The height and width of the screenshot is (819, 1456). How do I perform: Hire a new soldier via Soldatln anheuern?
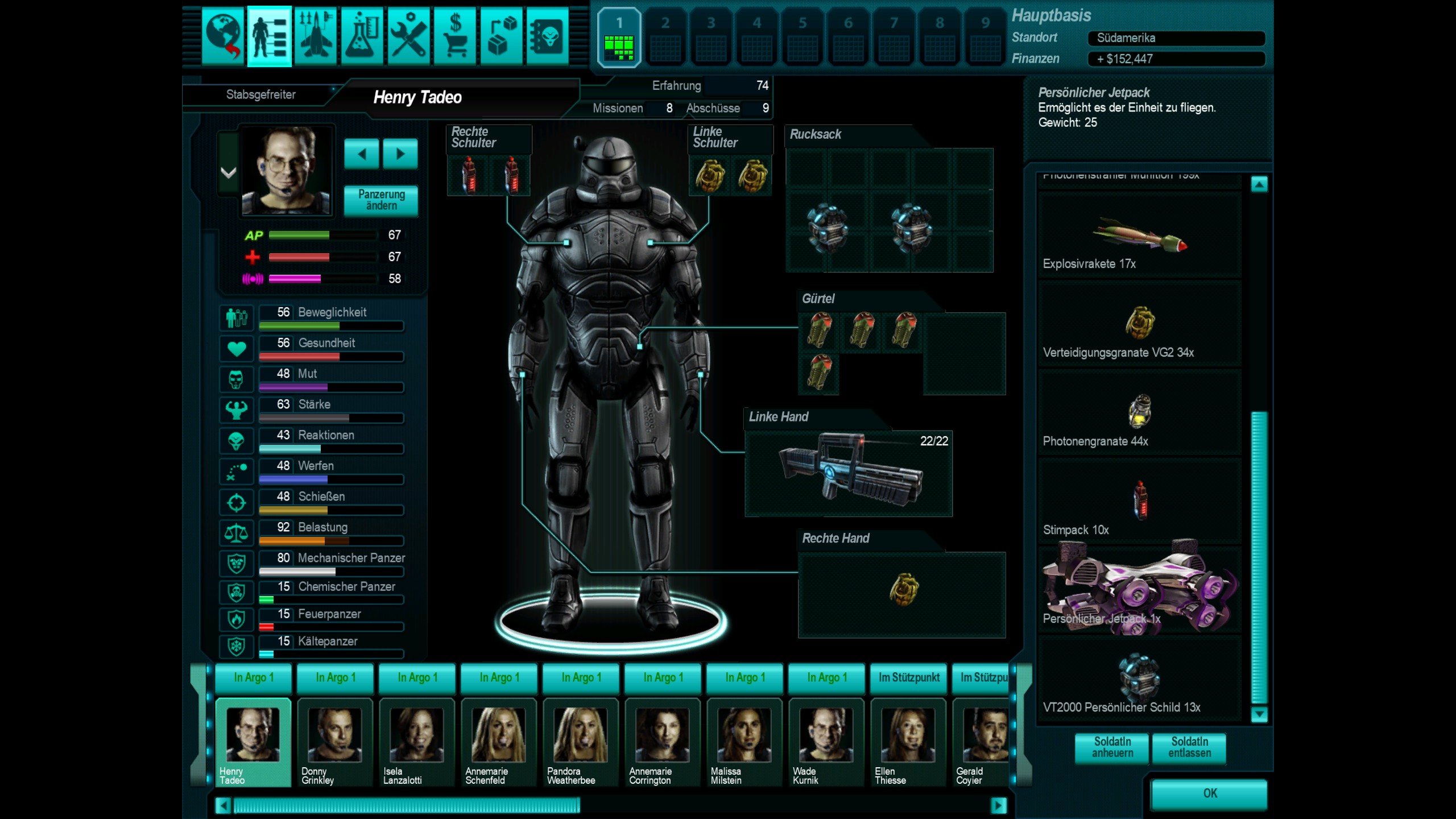click(1112, 747)
